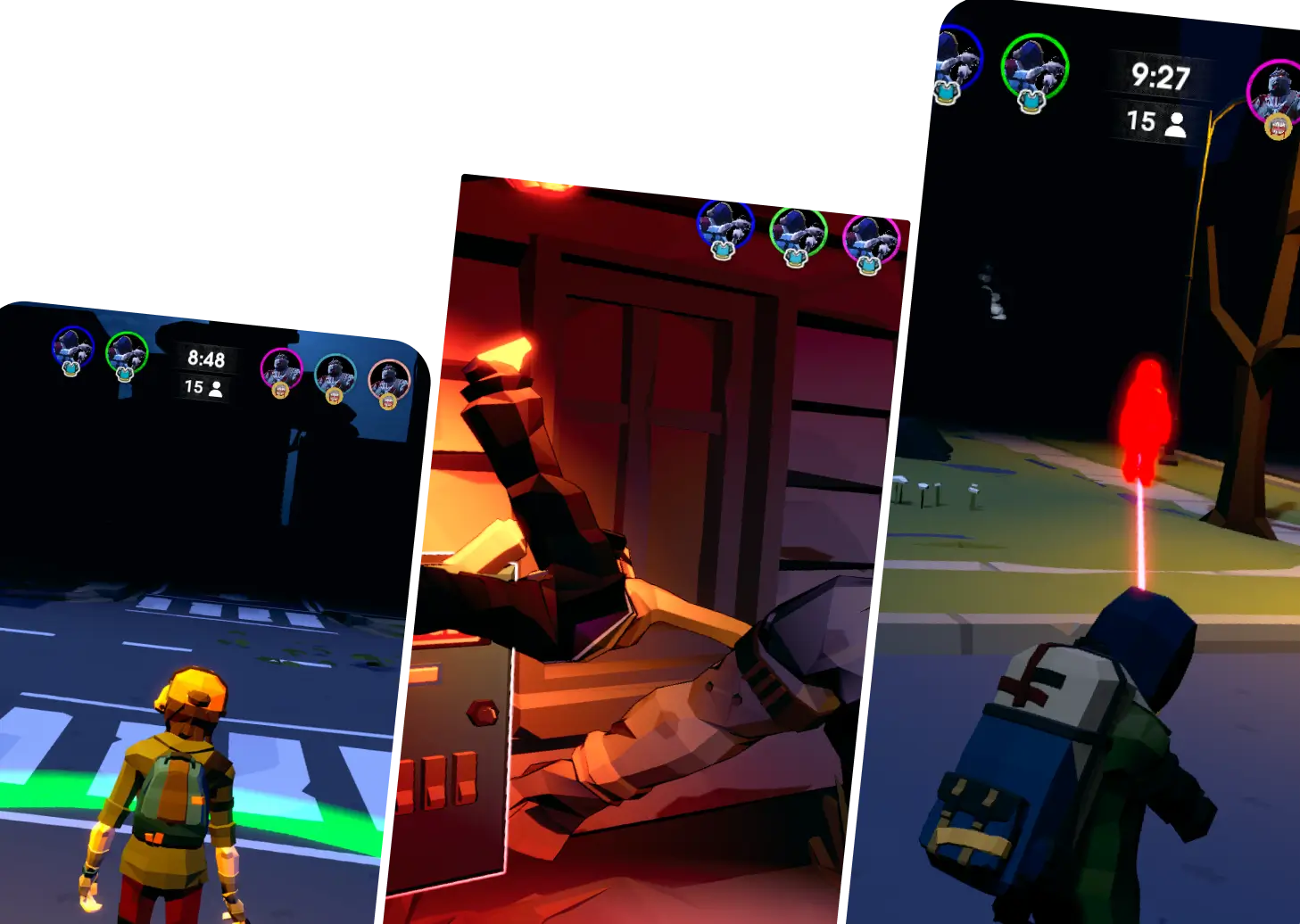
Task: Click the magenta-ringed survivor avatar with armor badge
Action: 871,238
